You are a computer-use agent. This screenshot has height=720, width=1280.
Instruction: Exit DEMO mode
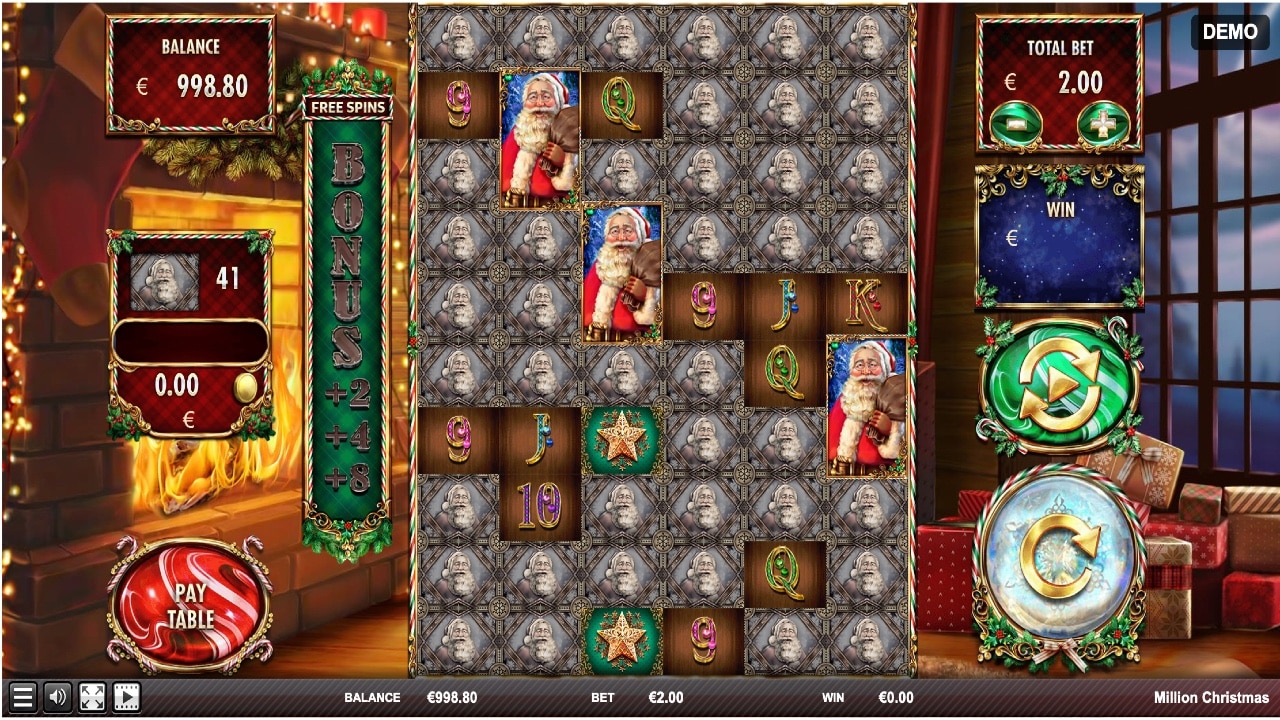pos(1229,32)
